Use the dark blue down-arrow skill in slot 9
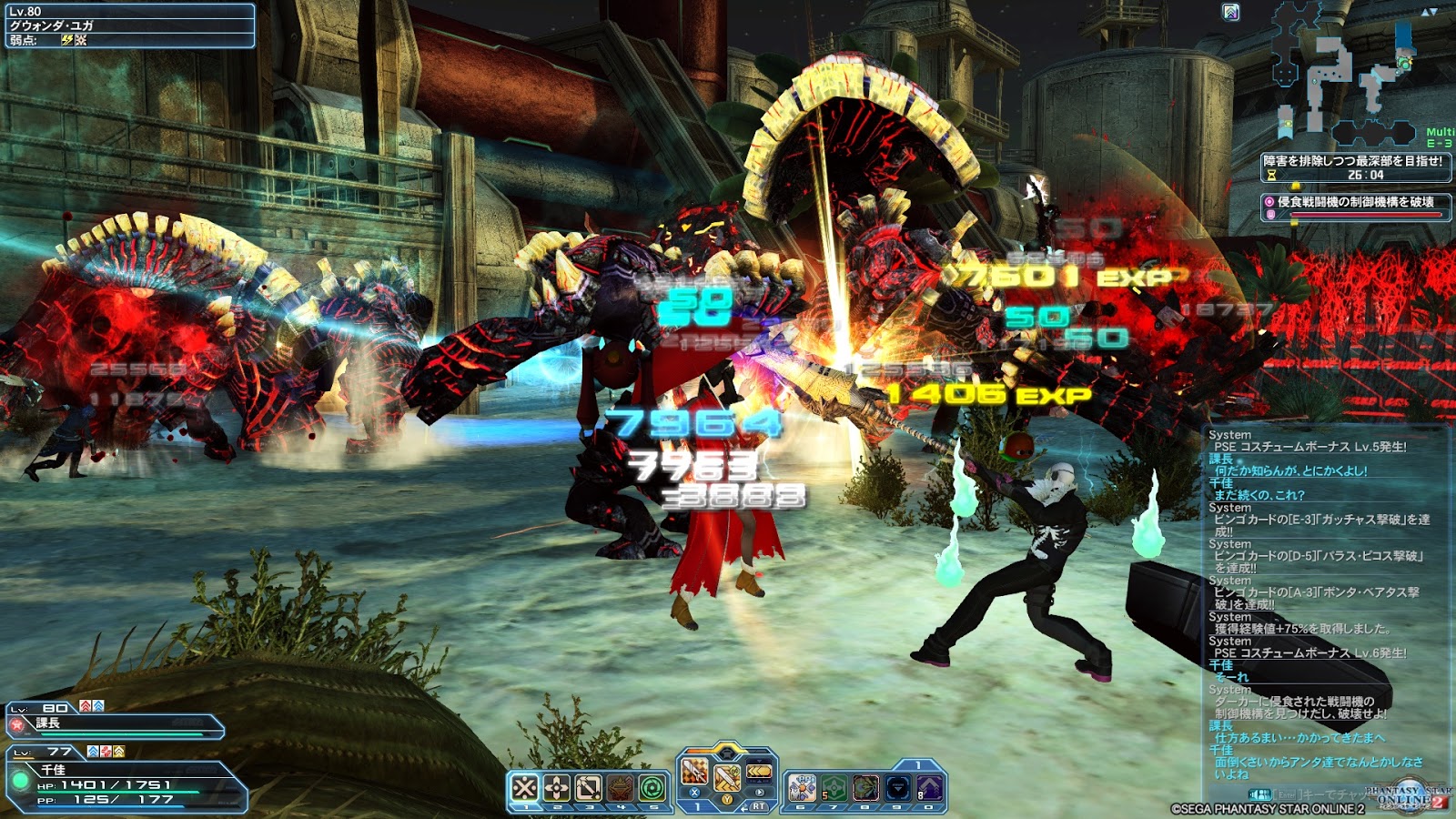Viewport: 1456px width, 819px height. pos(897,787)
